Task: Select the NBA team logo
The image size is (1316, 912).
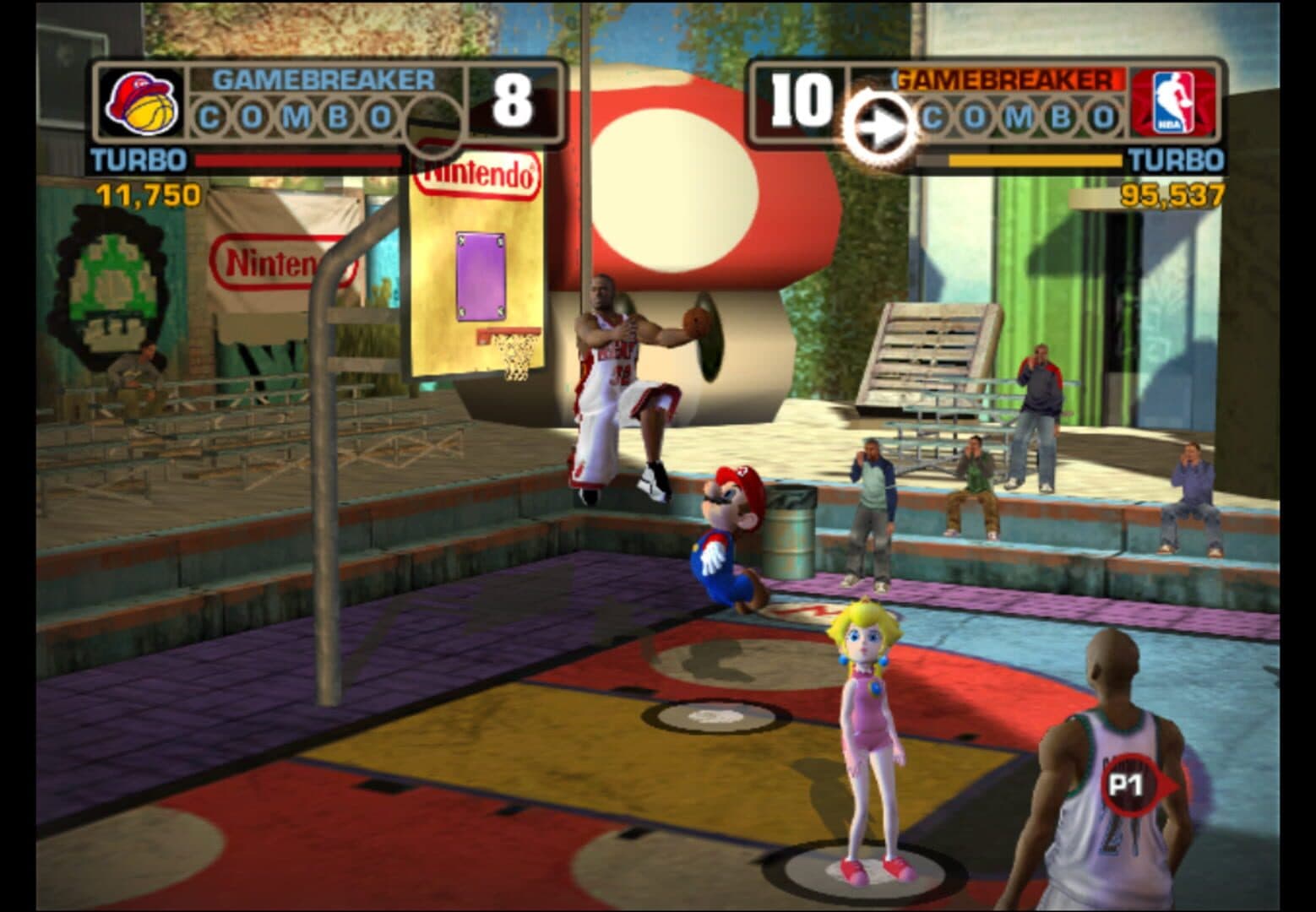Action: [1172, 103]
